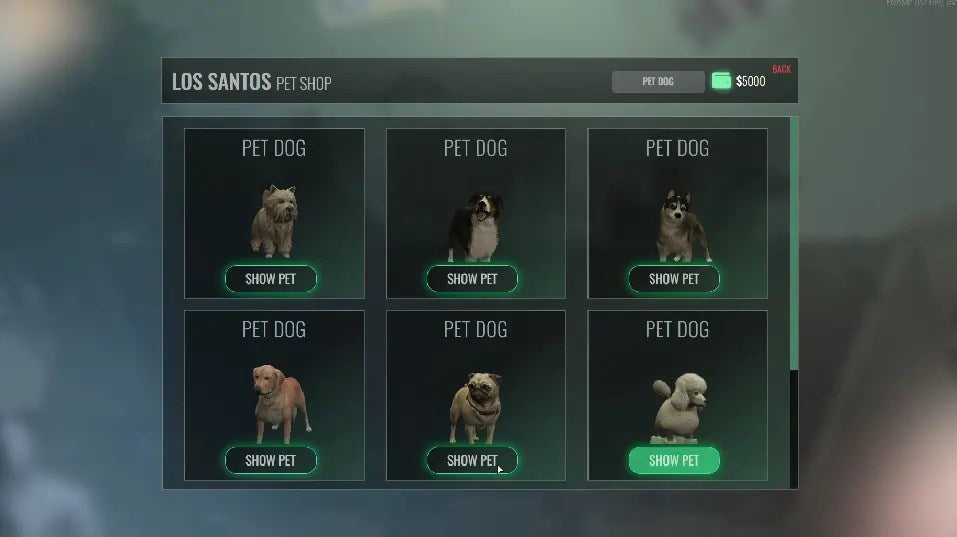Show the white poodle pet

(x=674, y=460)
